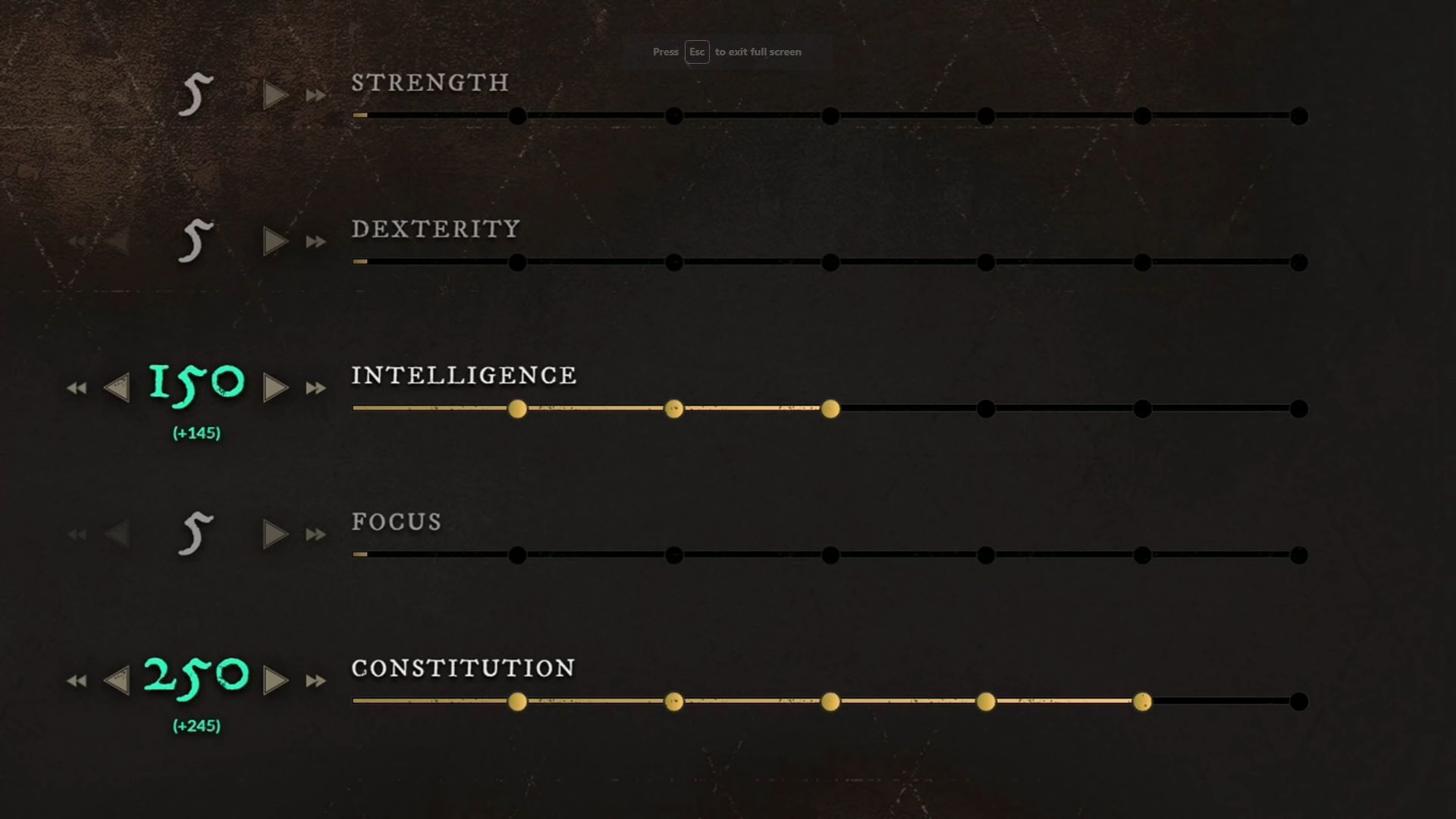
Task: Click the (+245) bonus text under Constitution
Action: (x=195, y=725)
